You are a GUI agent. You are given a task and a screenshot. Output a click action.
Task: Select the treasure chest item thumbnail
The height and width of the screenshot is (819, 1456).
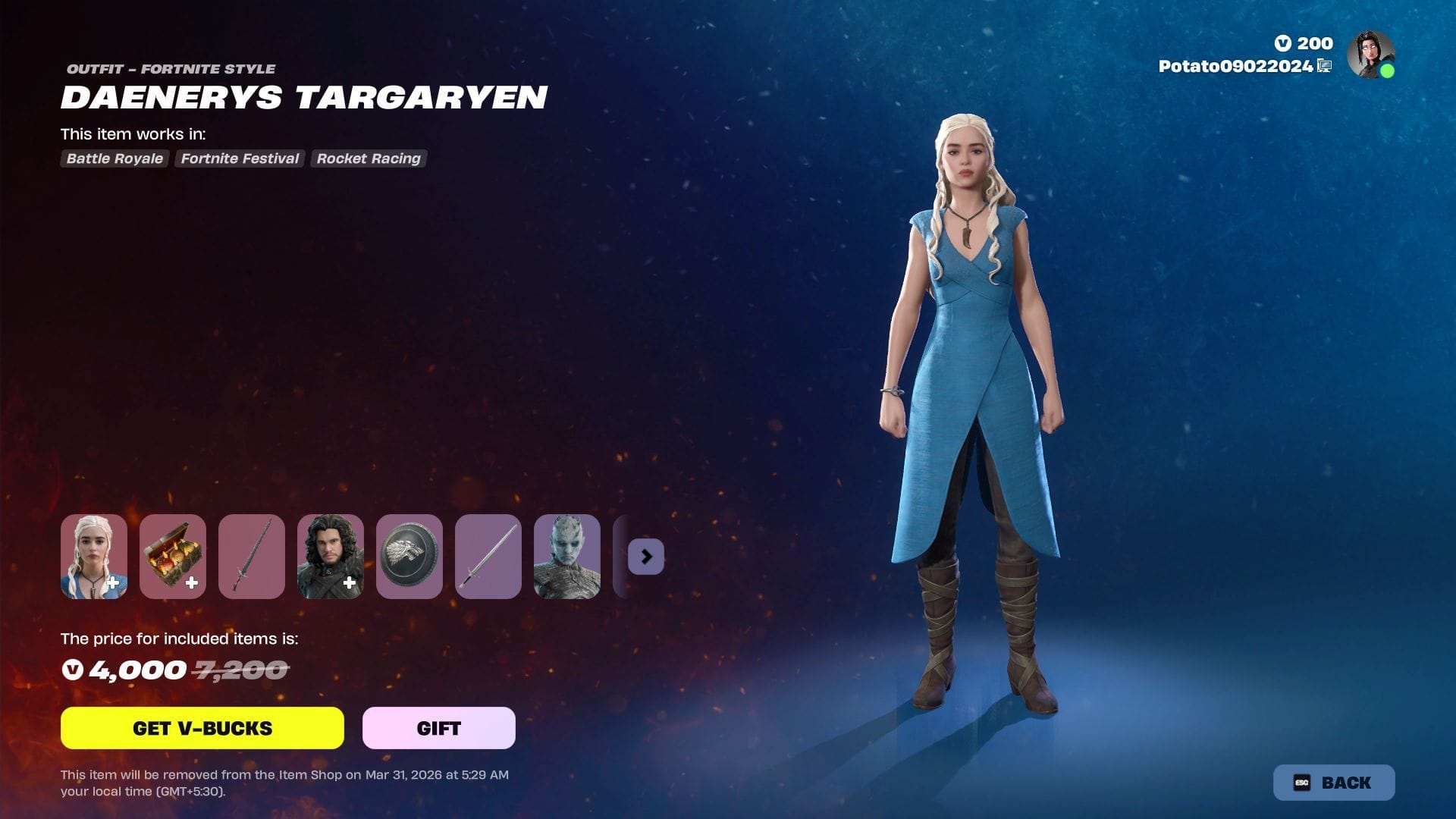pos(173,557)
